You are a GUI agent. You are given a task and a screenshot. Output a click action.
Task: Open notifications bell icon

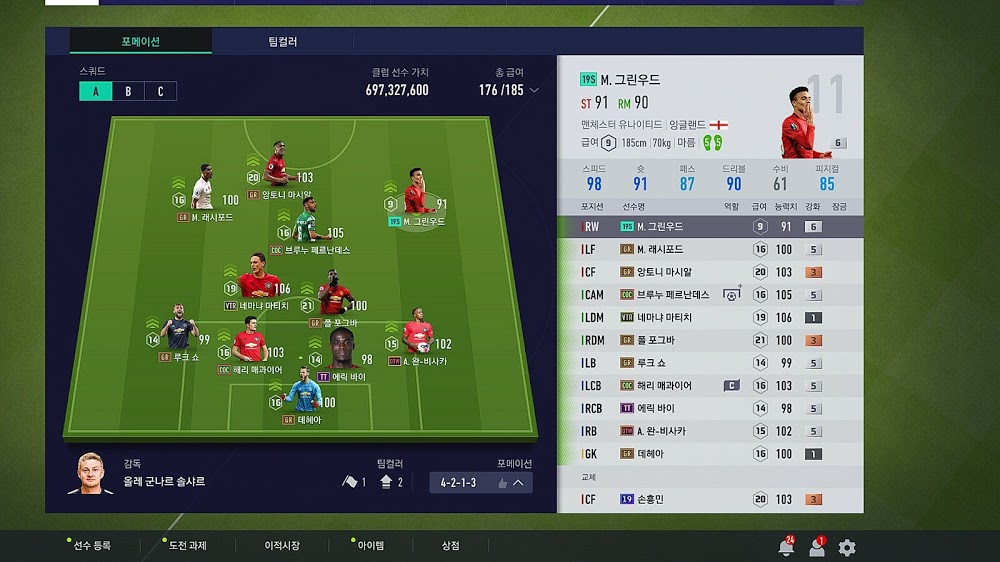(786, 548)
